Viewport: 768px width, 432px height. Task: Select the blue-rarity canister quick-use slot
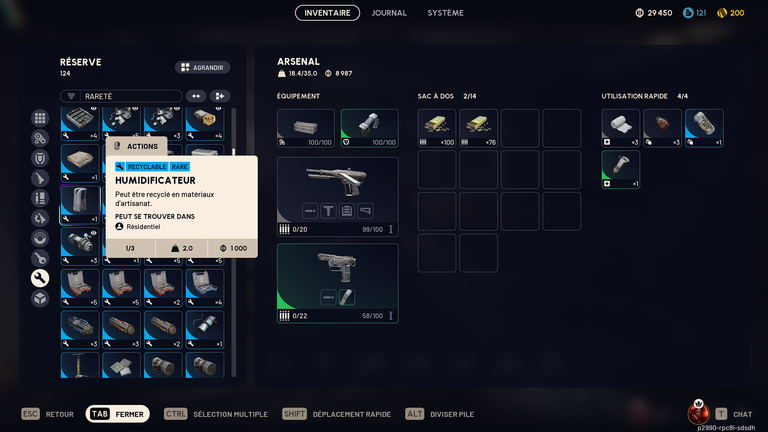point(704,128)
